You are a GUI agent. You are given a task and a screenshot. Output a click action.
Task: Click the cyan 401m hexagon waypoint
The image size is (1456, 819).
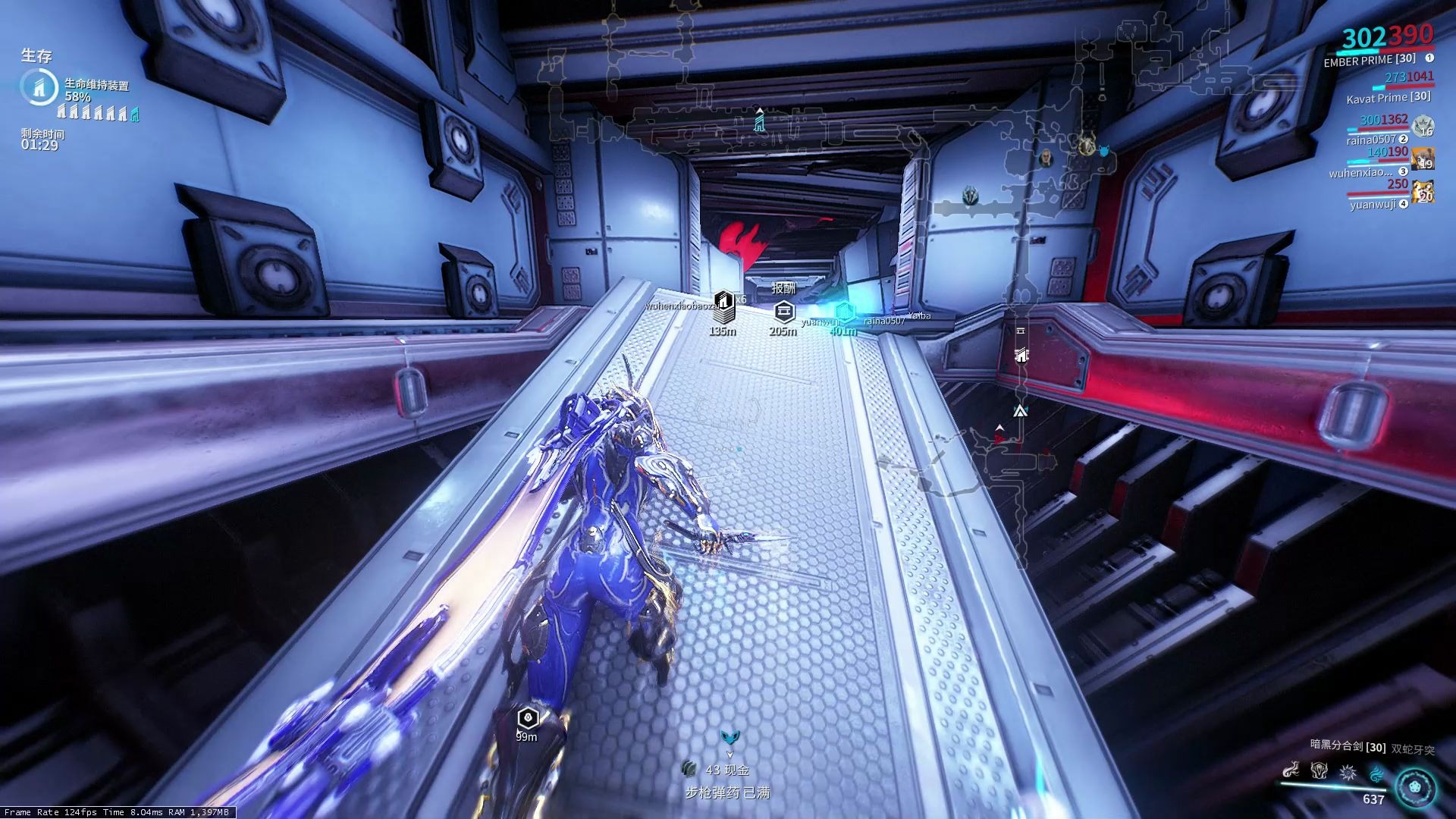coord(844,312)
